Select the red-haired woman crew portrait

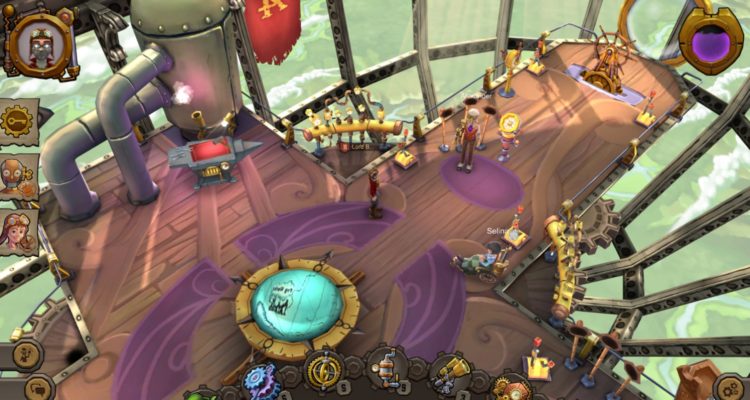click(x=18, y=232)
